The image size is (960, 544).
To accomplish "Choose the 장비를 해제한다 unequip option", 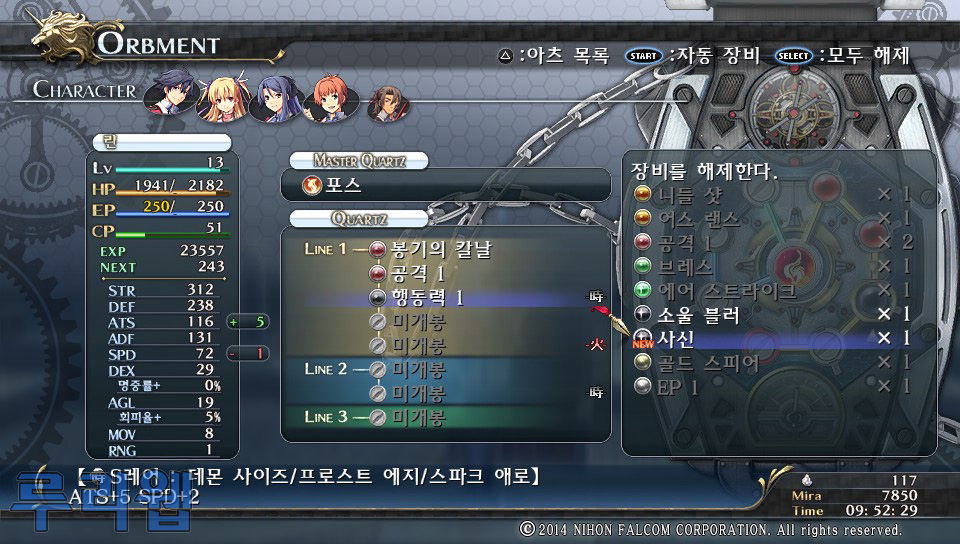I will [705, 170].
